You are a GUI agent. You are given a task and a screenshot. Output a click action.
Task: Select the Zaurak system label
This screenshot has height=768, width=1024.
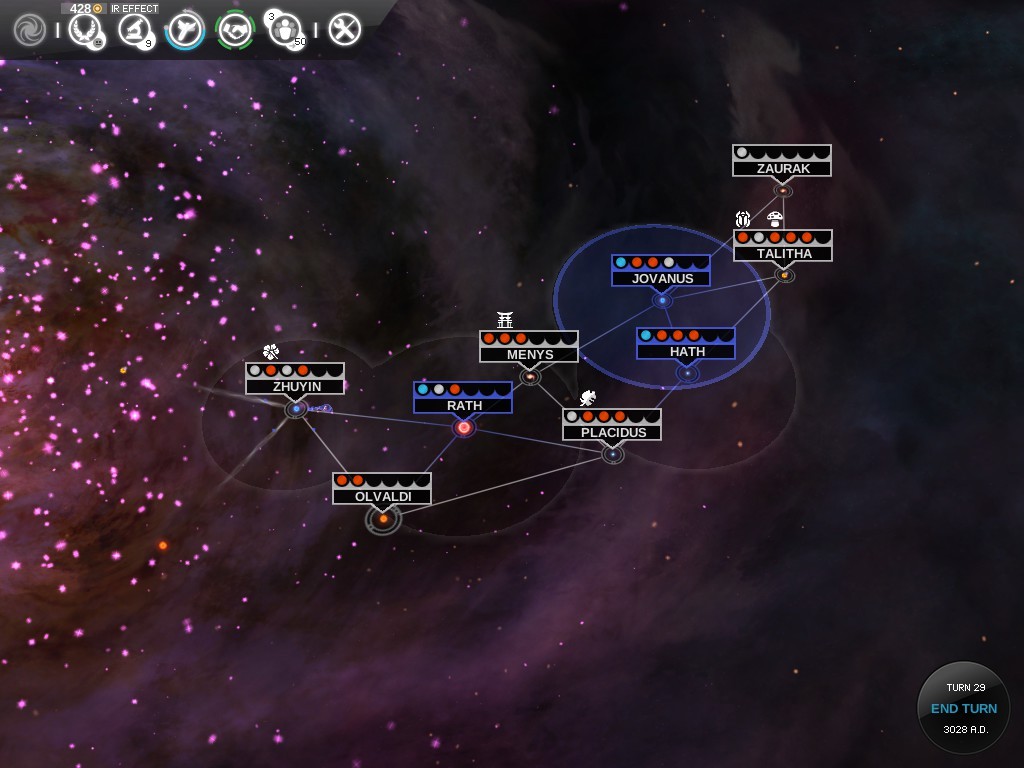(782, 168)
